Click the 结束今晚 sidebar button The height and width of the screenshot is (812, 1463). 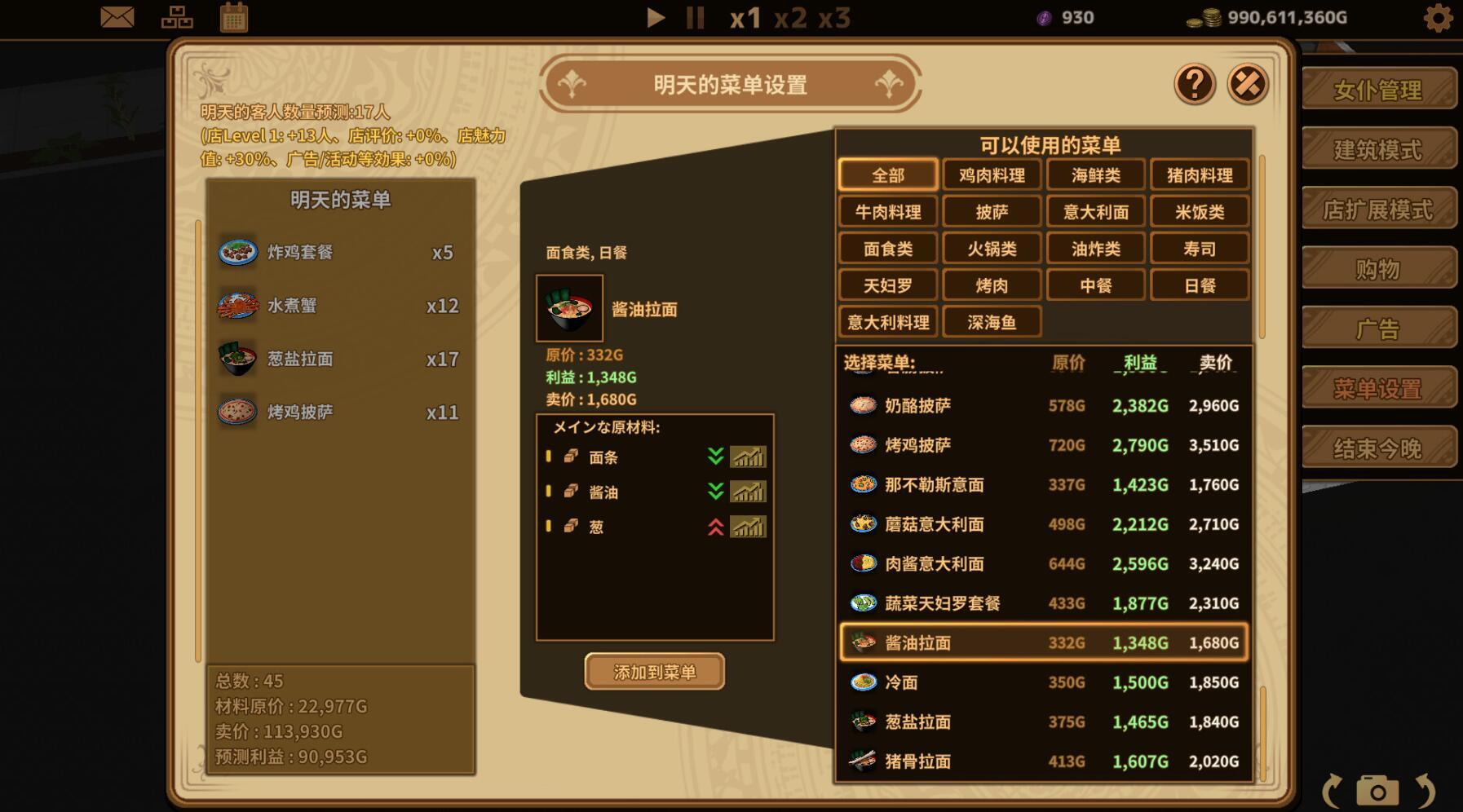(x=1378, y=448)
